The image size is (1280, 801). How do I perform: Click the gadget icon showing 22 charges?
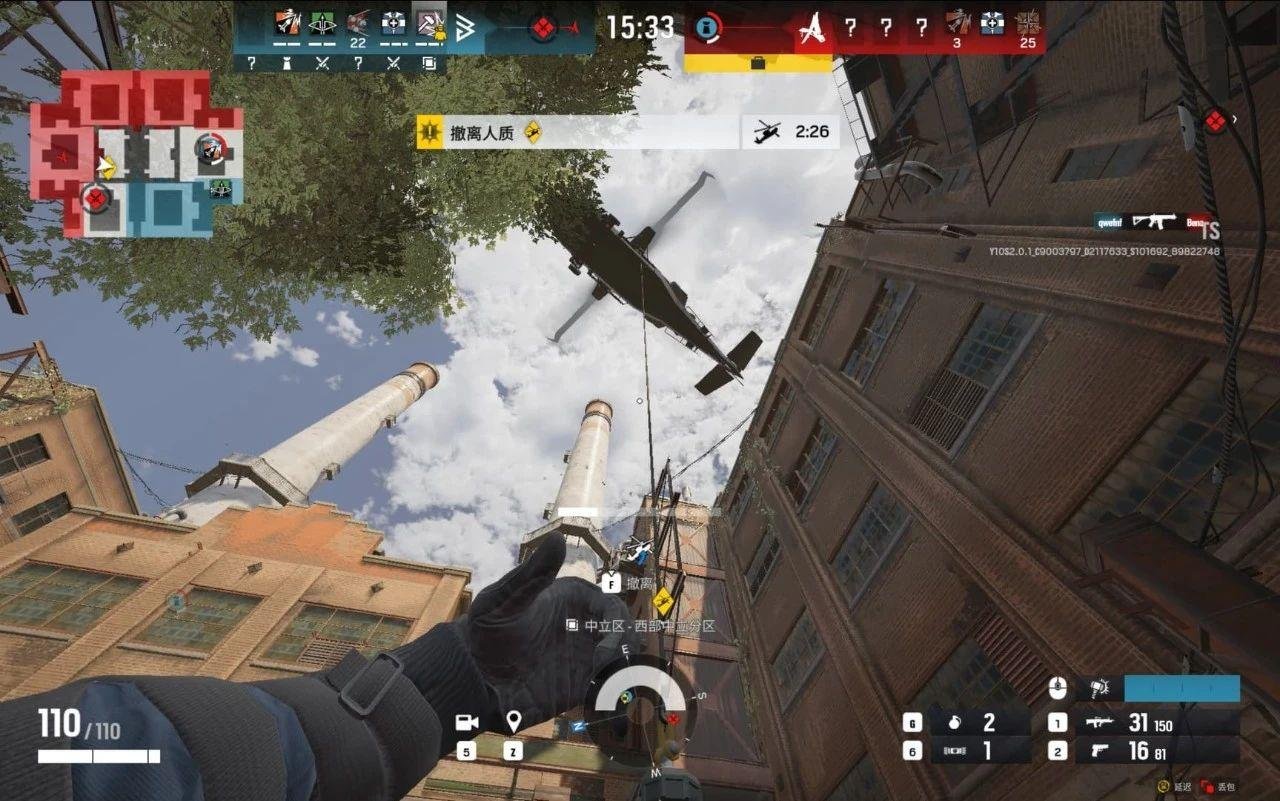(x=355, y=20)
